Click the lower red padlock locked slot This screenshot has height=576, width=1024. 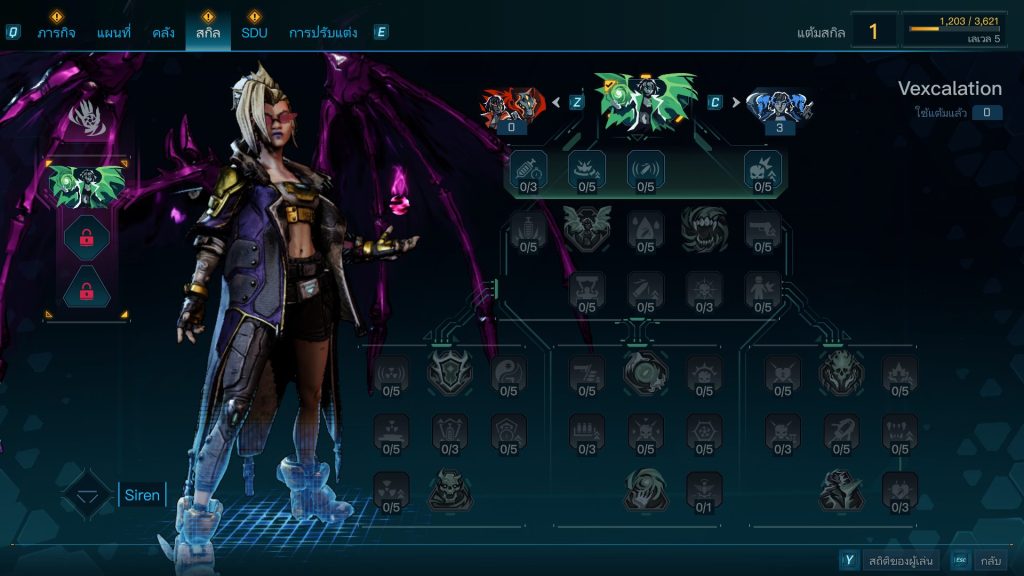[x=86, y=291]
